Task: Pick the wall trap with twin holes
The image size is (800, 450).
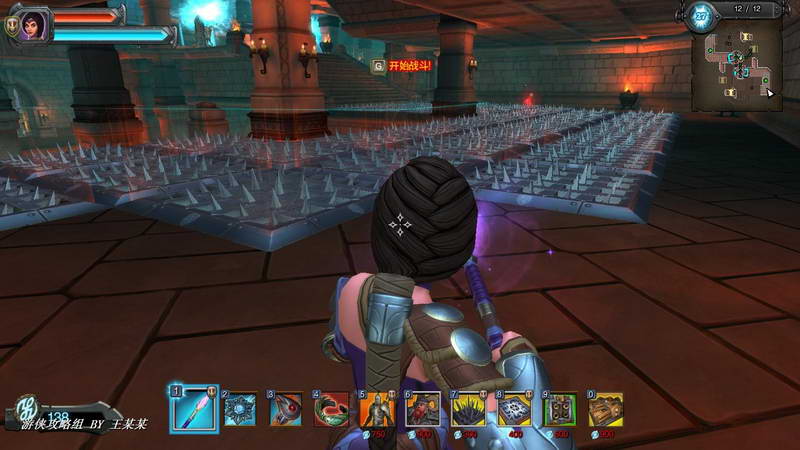Action: [560, 409]
